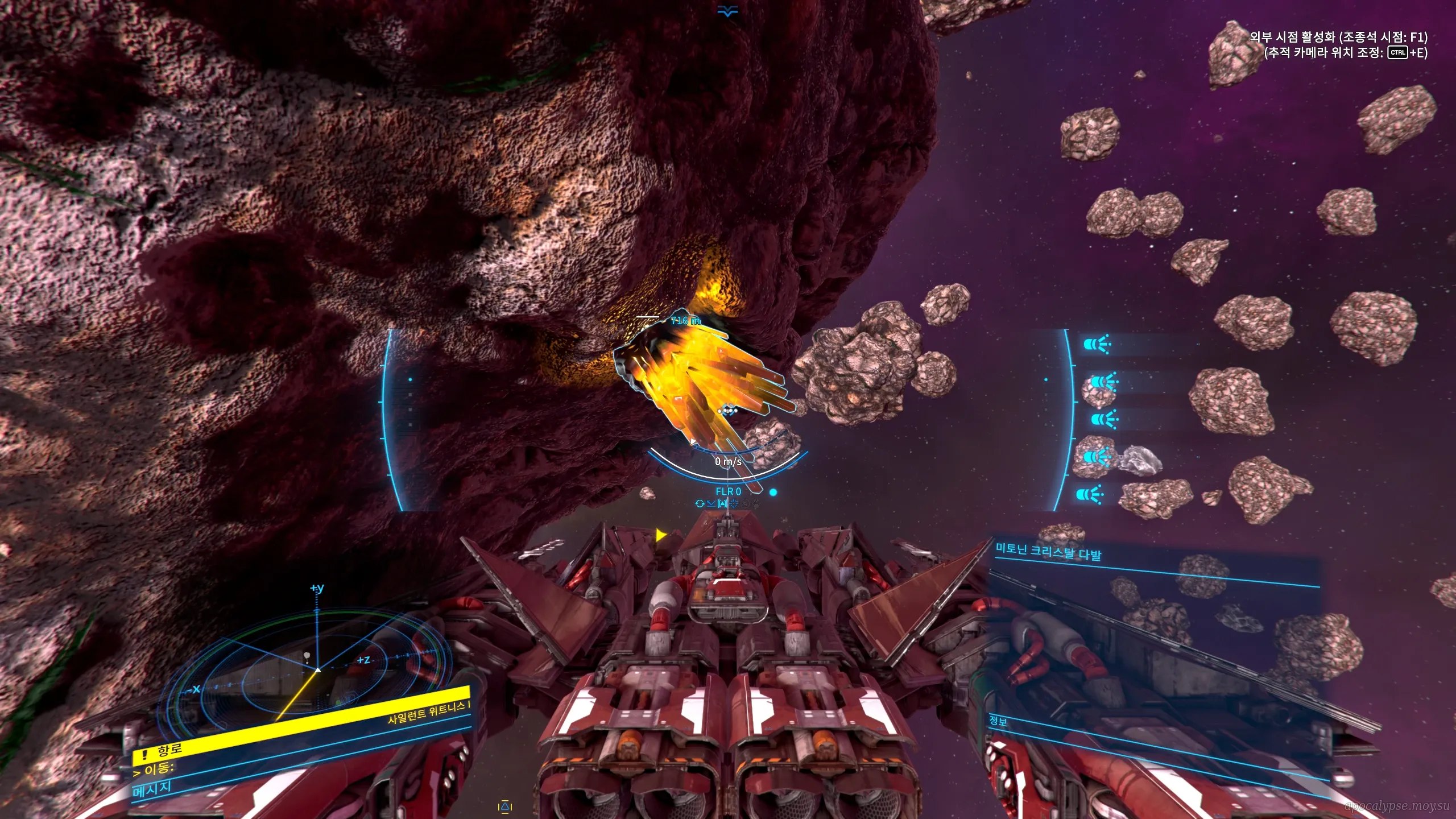Toggle the circular arrows flight assist icon
1456x819 pixels.
tap(700, 503)
